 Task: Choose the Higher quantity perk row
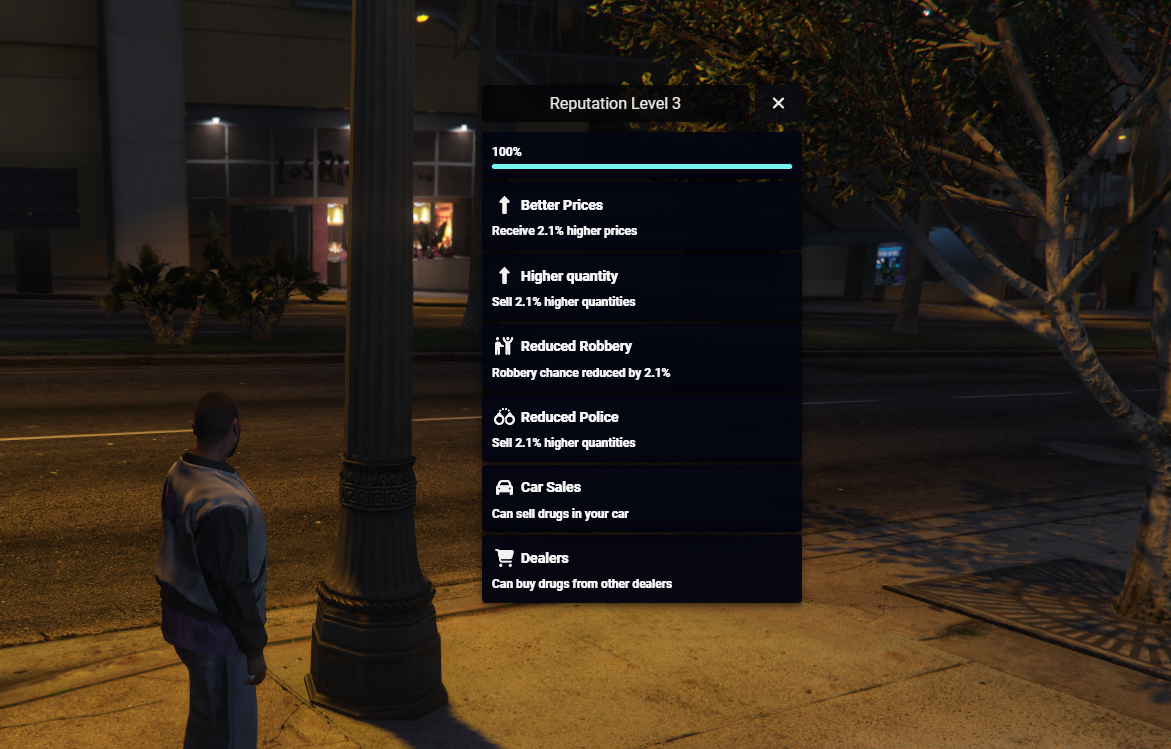[x=641, y=287]
